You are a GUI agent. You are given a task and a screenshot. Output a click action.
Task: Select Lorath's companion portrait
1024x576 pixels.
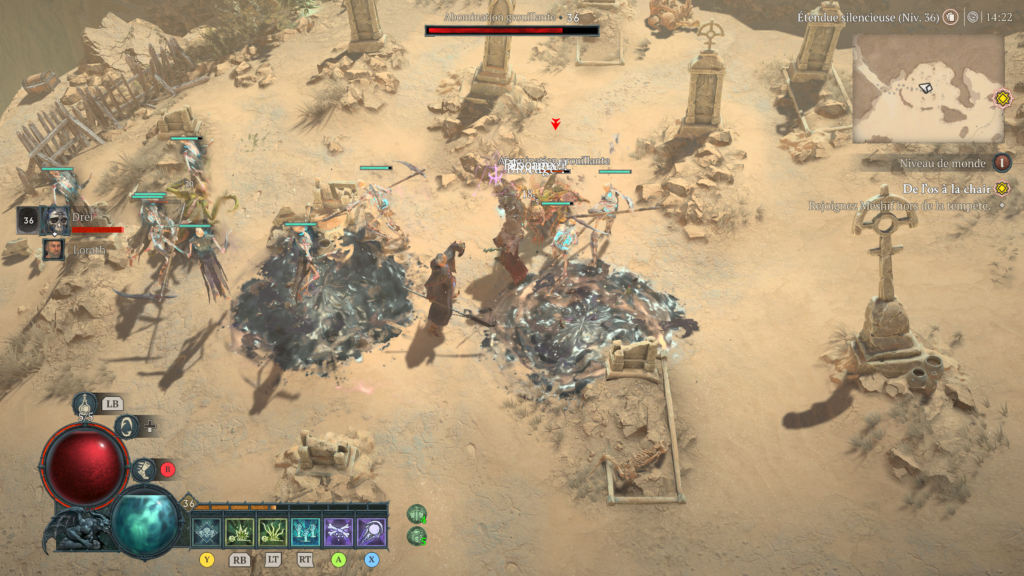point(55,250)
